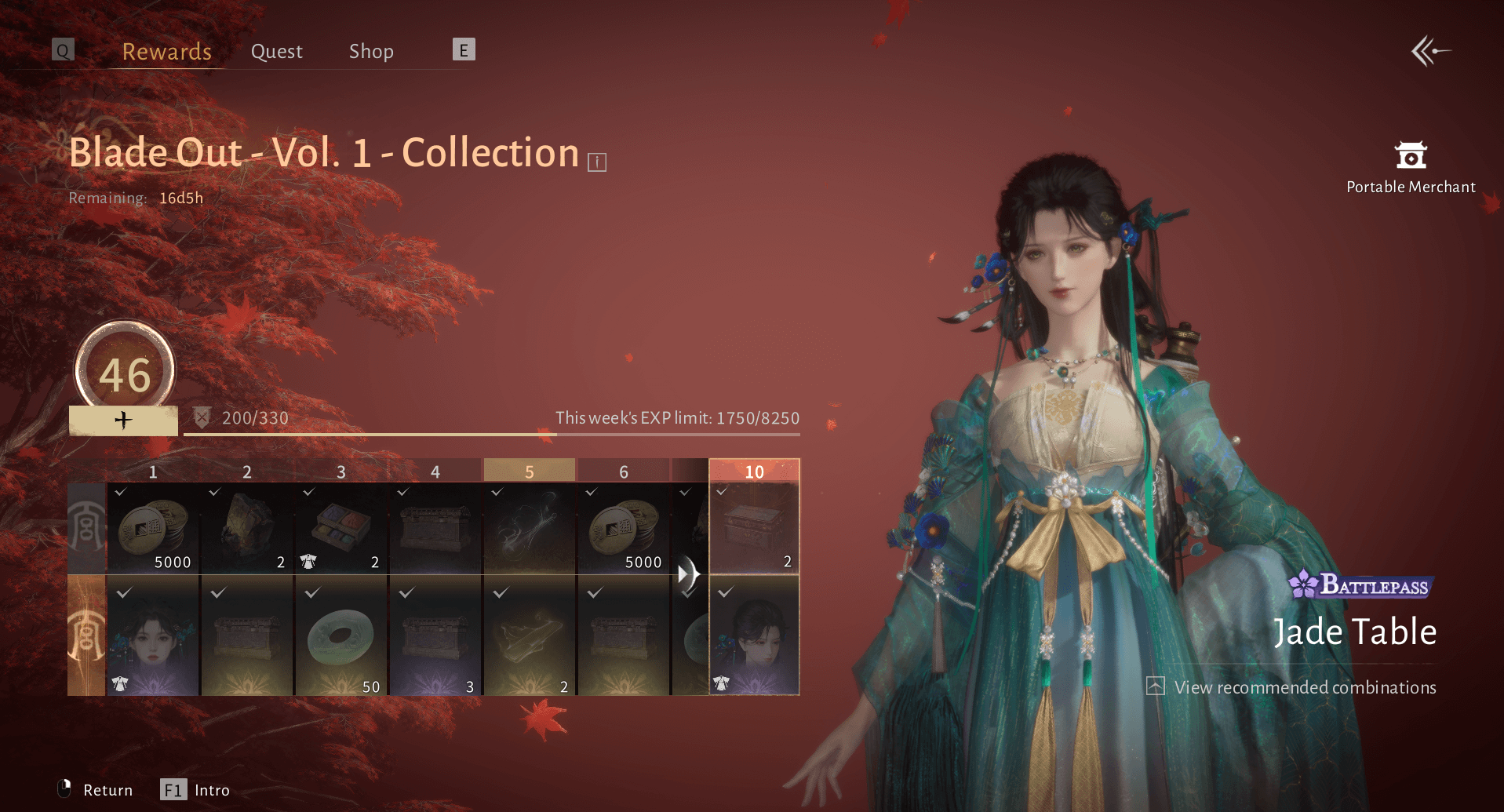Viewport: 1504px width, 812px height.
Task: Click the checkmark on the level 1 coin reward
Action: (122, 491)
